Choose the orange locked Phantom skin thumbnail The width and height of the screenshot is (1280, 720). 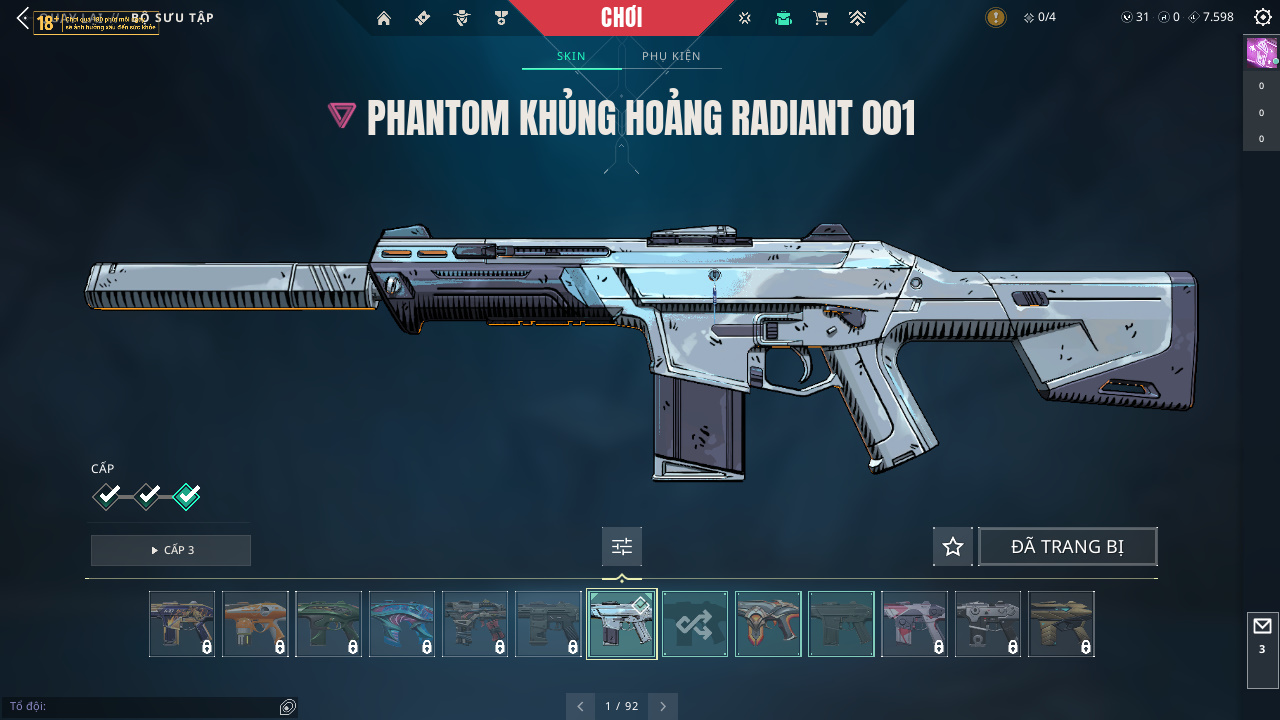255,624
